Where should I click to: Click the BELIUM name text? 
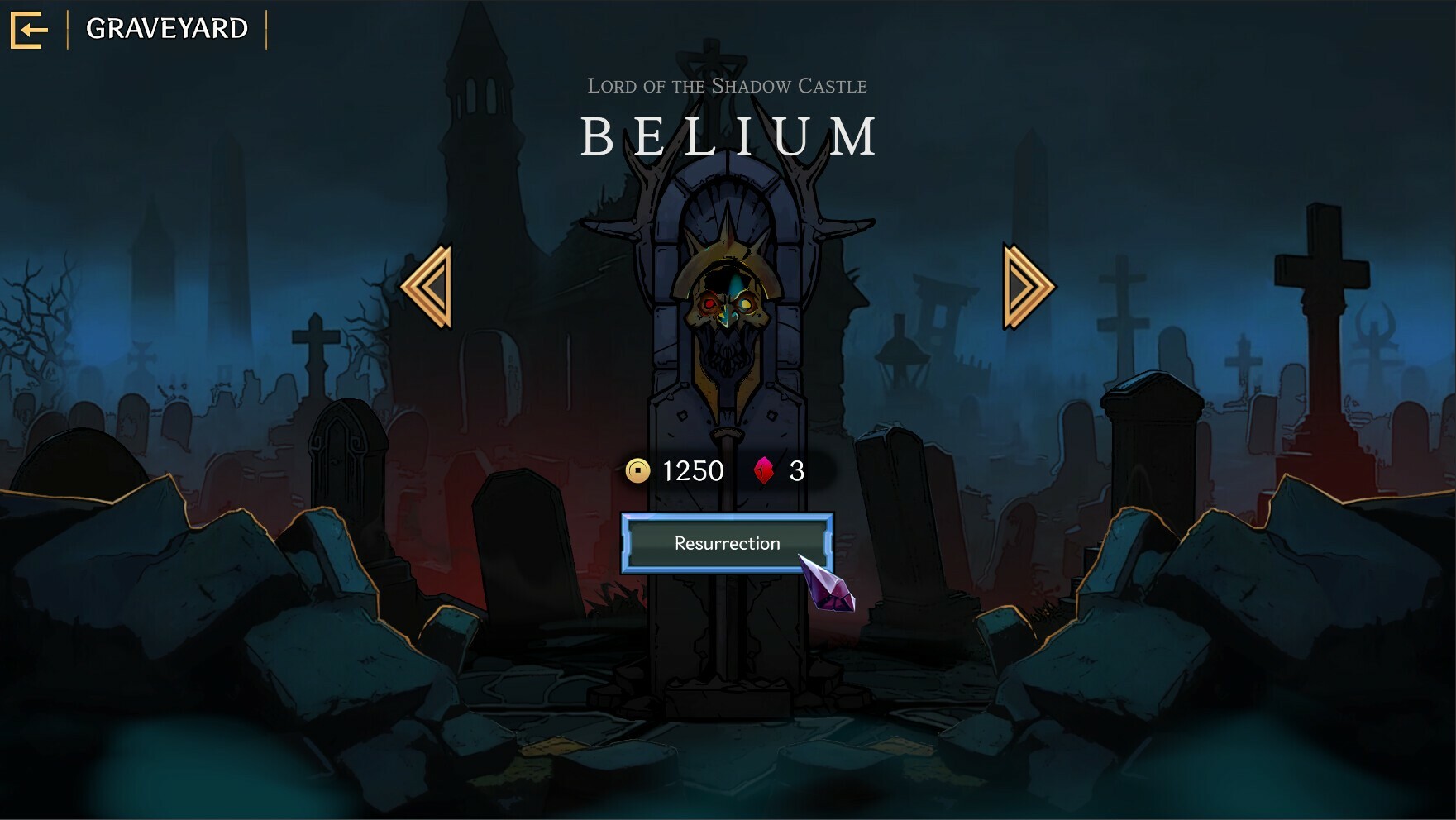pos(728,135)
